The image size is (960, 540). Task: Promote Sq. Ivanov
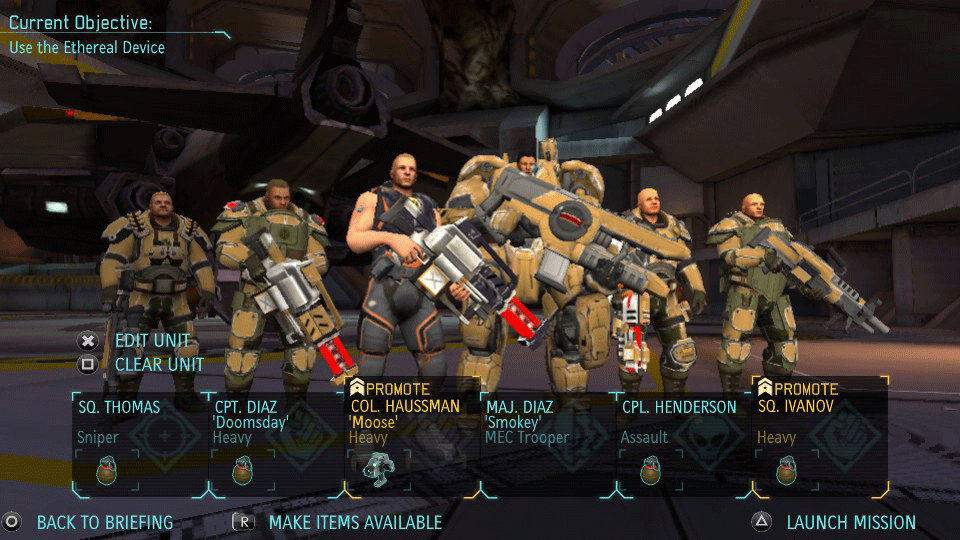(802, 388)
